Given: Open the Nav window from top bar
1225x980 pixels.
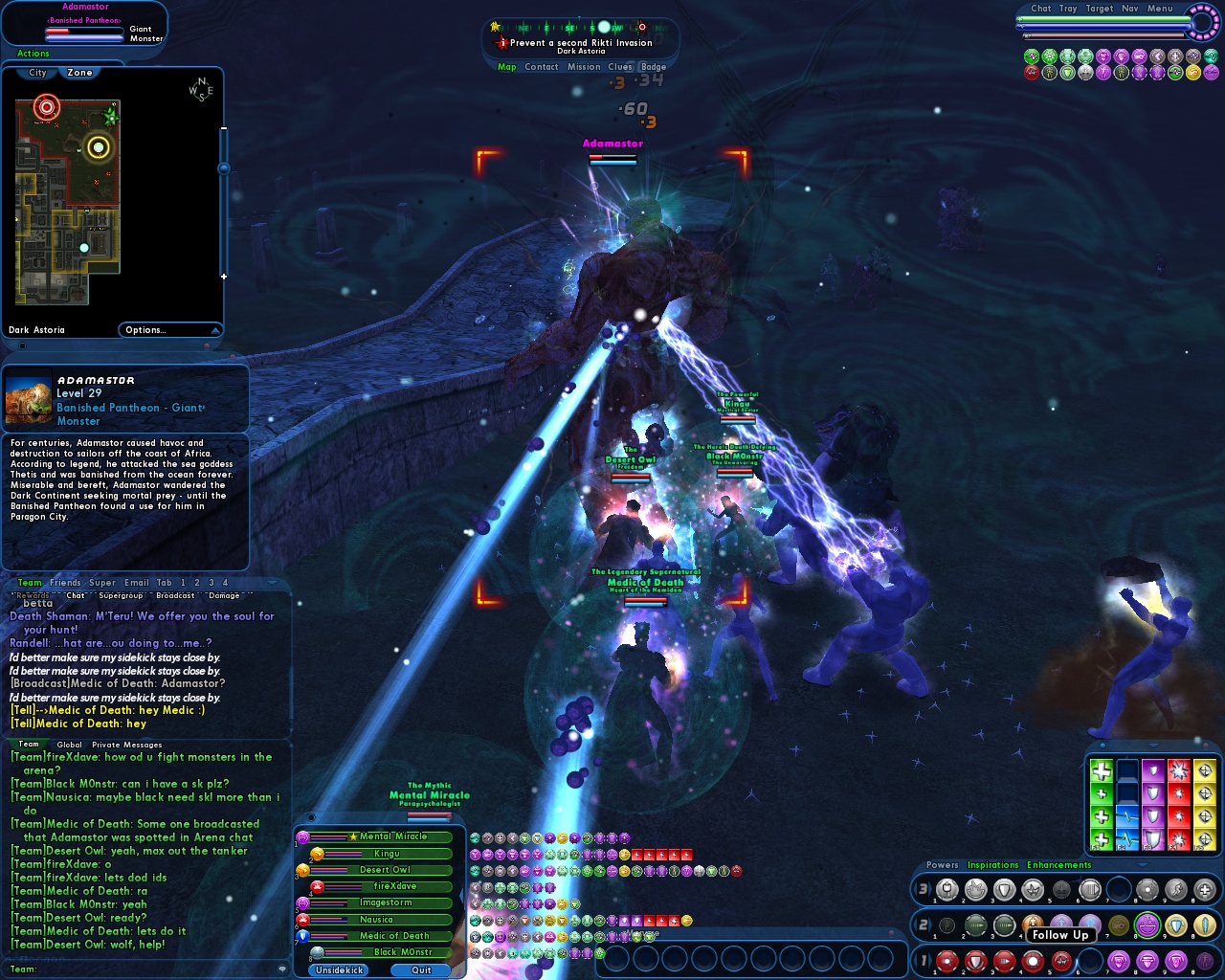Looking at the screenshot, I should (1130, 9).
